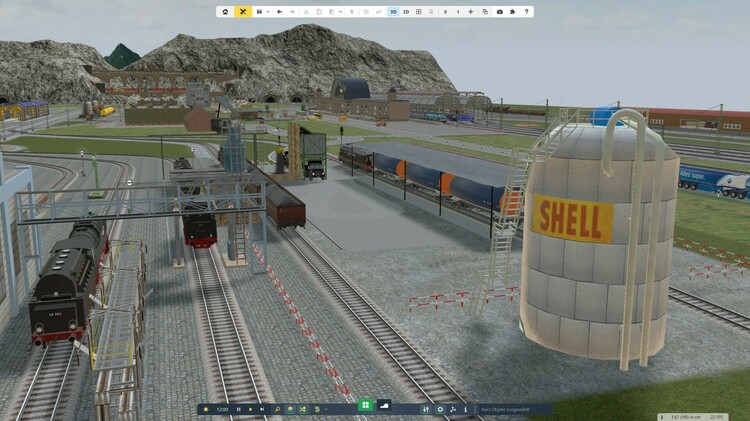This screenshot has height=421, width=750.
Task: Toggle the grid view button
Action: pos(418,12)
